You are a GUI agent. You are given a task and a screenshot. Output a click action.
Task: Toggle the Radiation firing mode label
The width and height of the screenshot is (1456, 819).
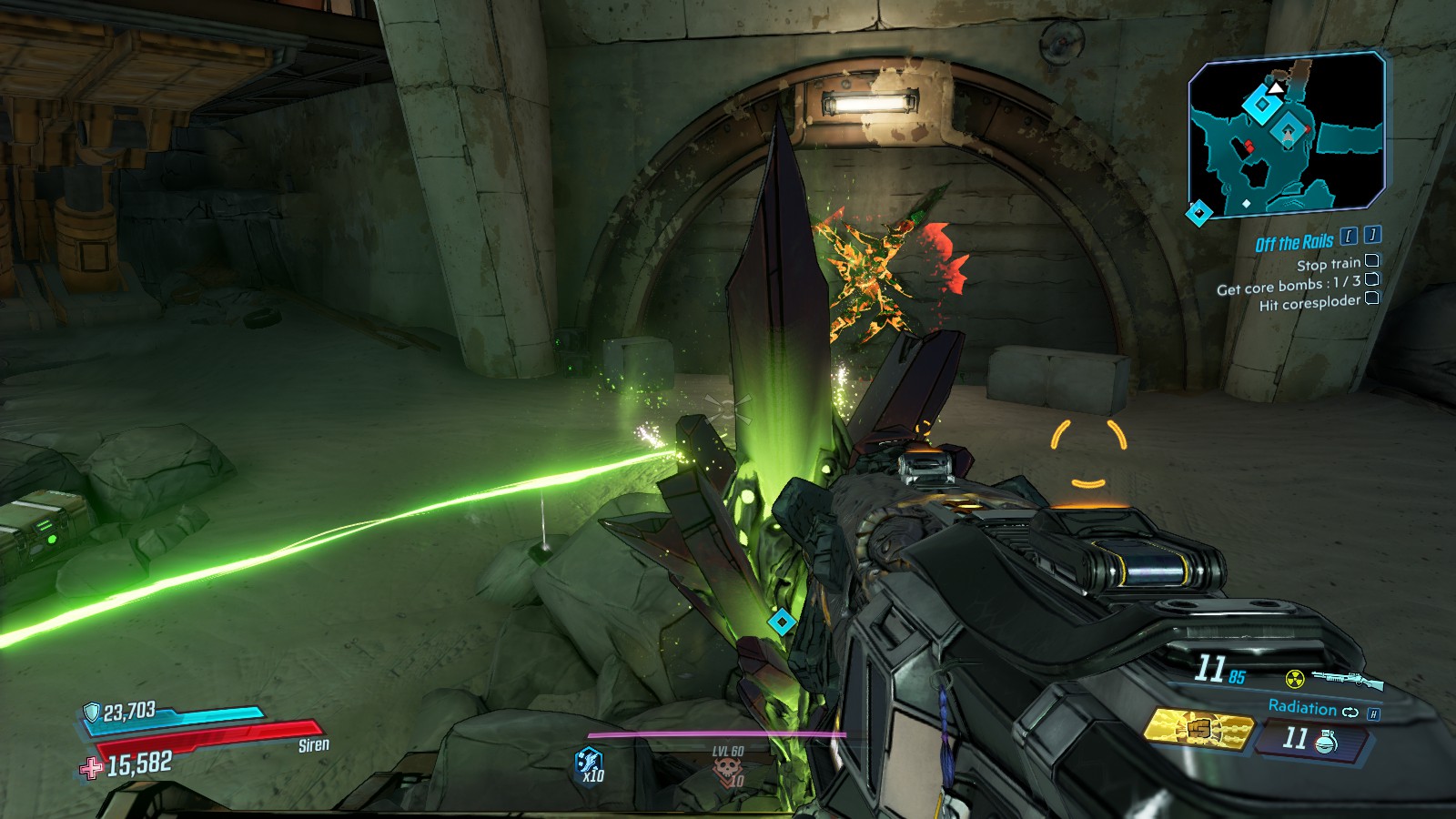[x=1302, y=707]
